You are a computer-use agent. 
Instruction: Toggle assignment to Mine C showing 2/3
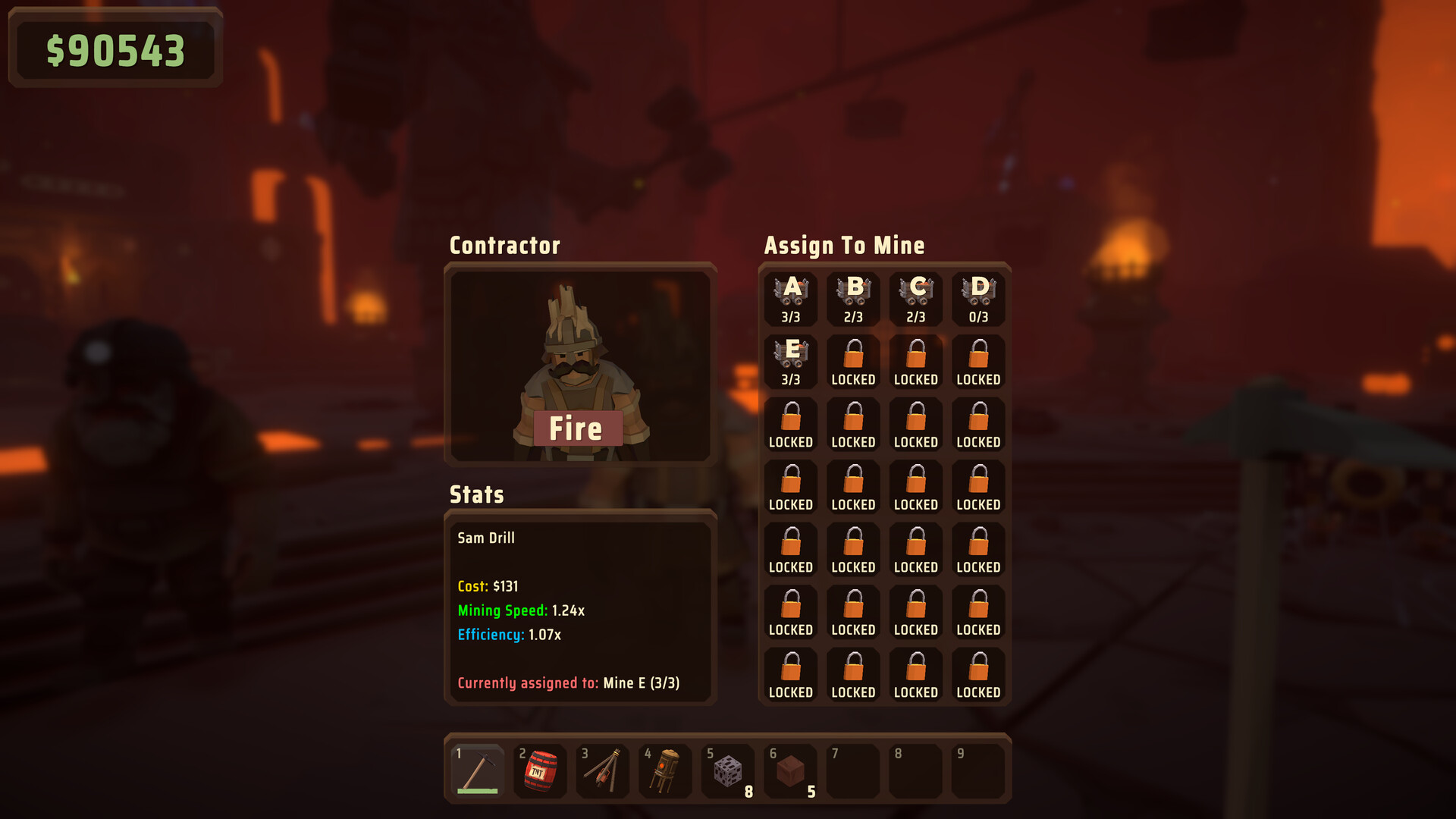[915, 298]
